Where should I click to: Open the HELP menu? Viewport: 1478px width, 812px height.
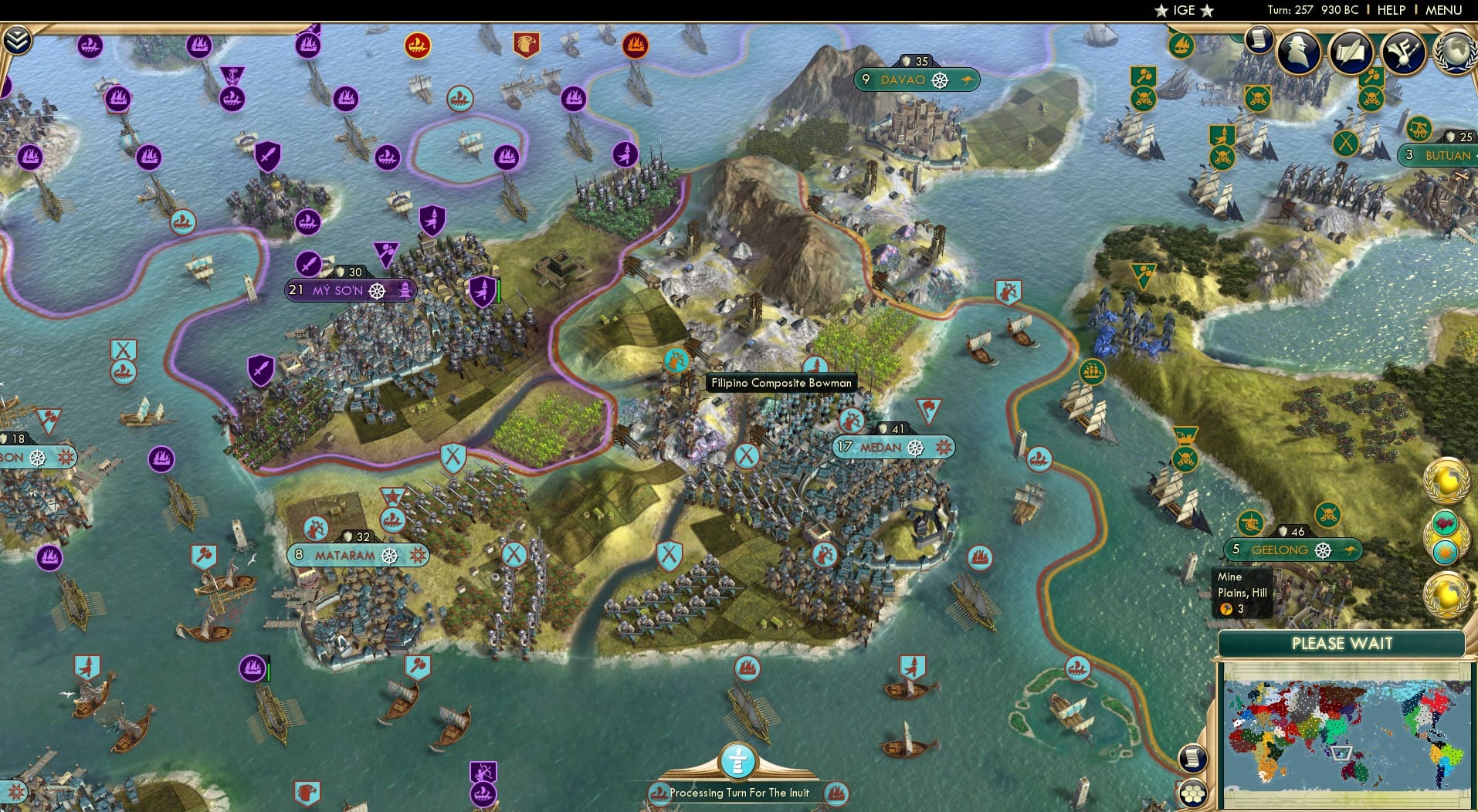click(1392, 10)
